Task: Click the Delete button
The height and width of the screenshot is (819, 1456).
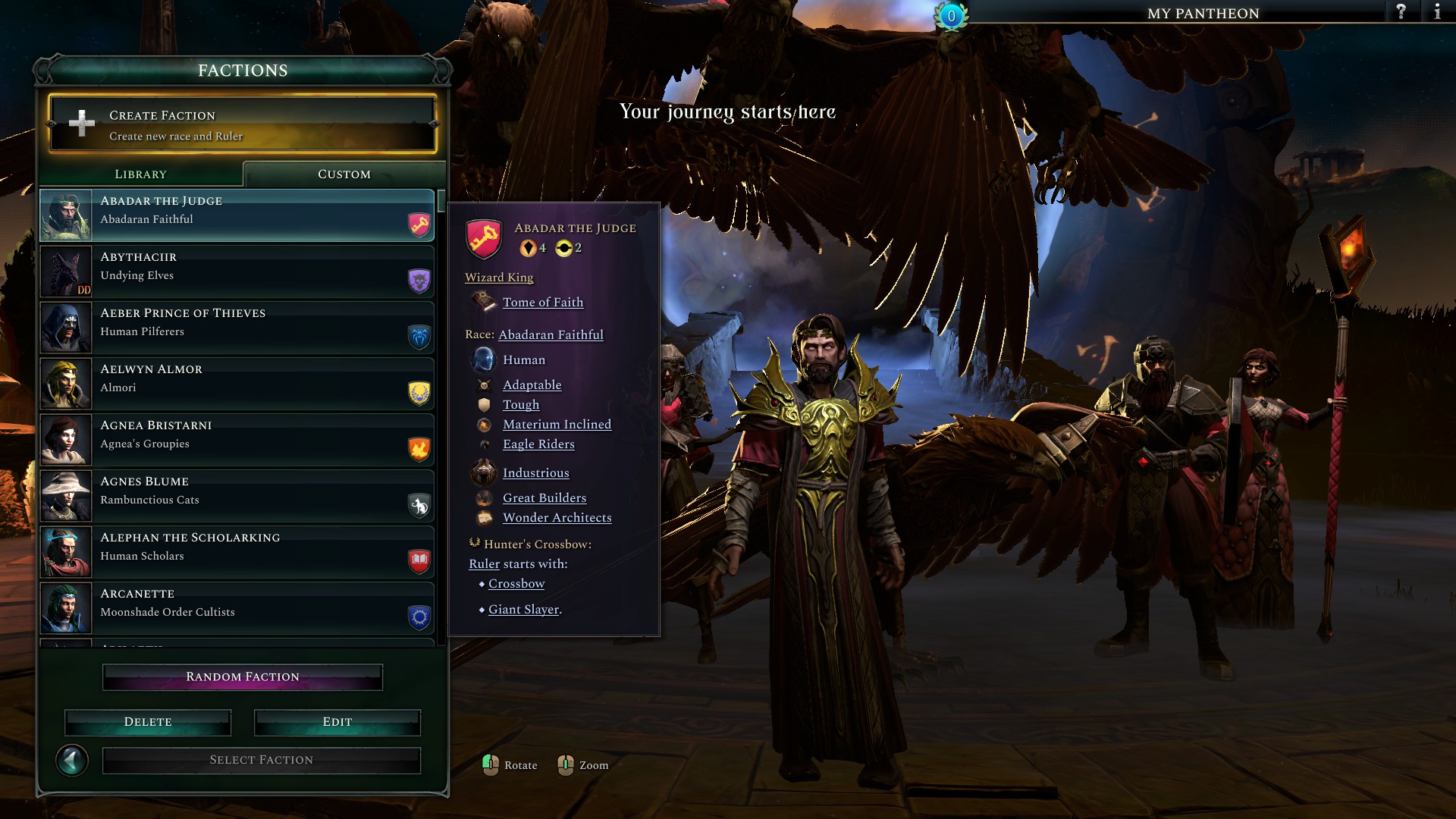Action: [x=148, y=722]
